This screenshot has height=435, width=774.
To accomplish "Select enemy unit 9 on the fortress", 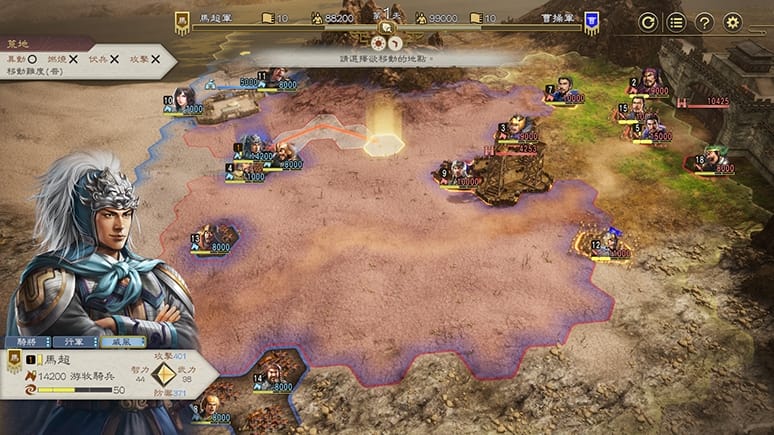I will click(461, 173).
